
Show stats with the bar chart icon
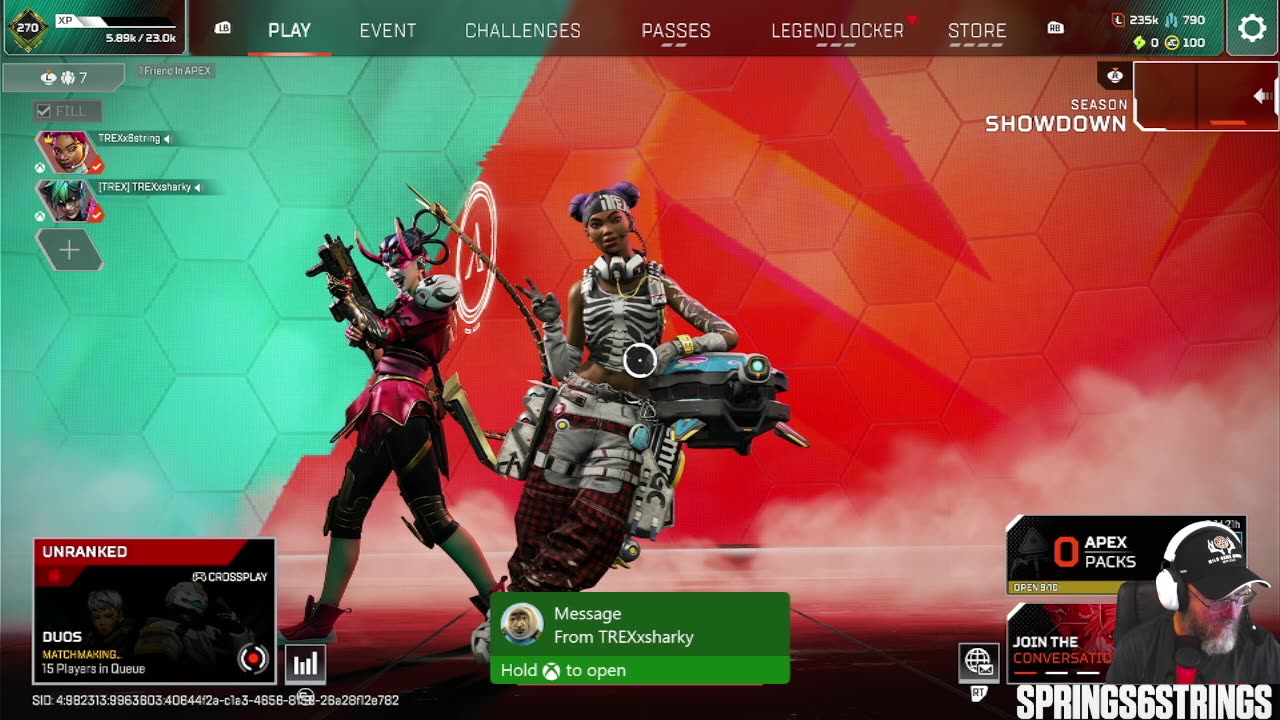[305, 662]
